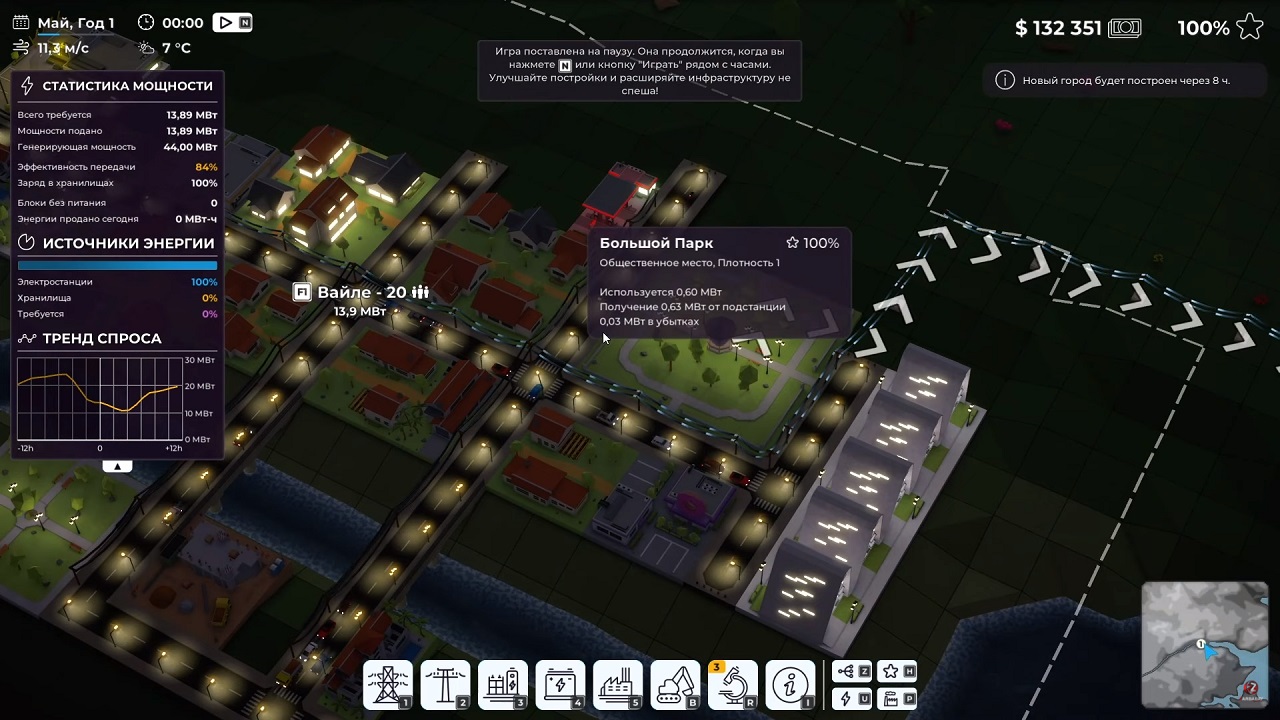
Task: Resume the game with the play button
Action: [226, 23]
